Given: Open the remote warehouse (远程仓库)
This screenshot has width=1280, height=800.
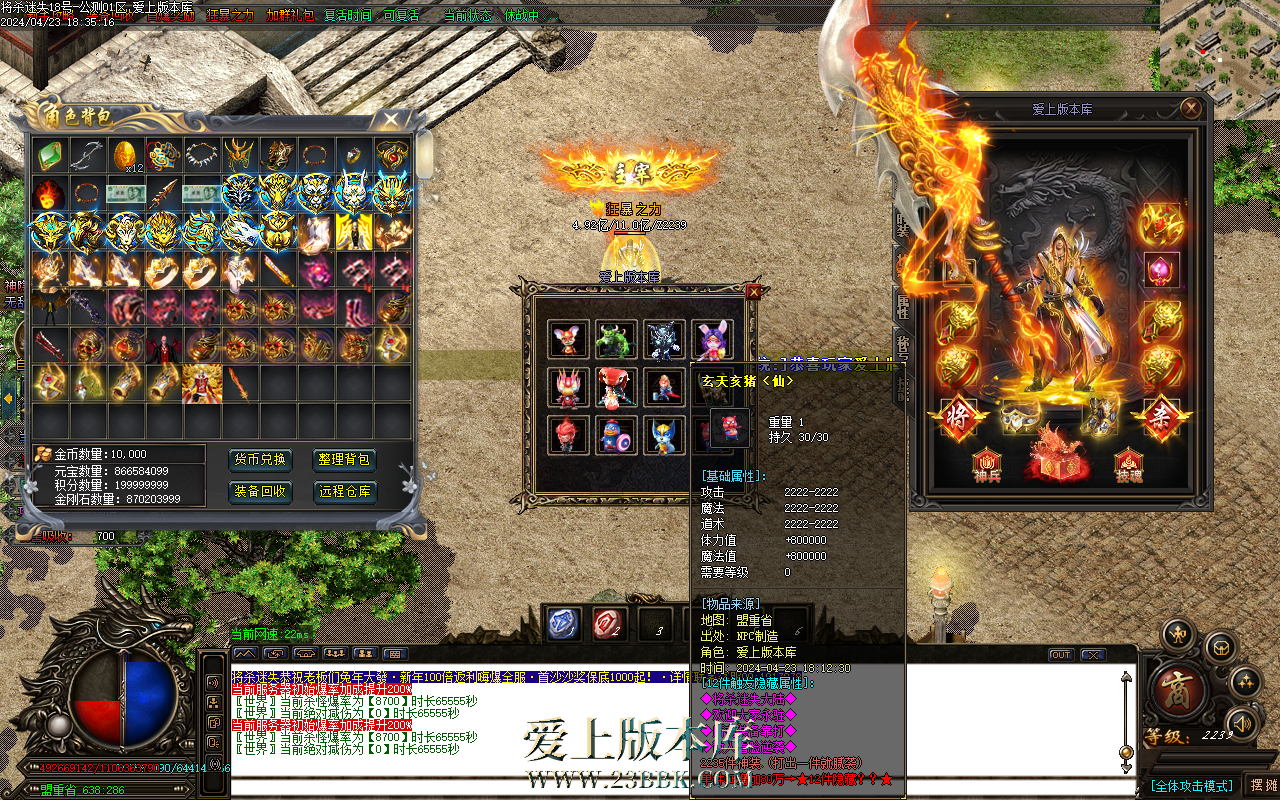Looking at the screenshot, I should pyautogui.click(x=345, y=491).
